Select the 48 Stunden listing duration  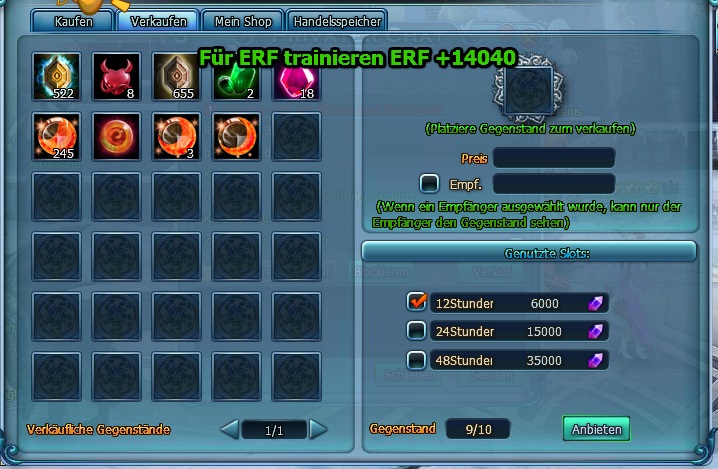pos(417,360)
